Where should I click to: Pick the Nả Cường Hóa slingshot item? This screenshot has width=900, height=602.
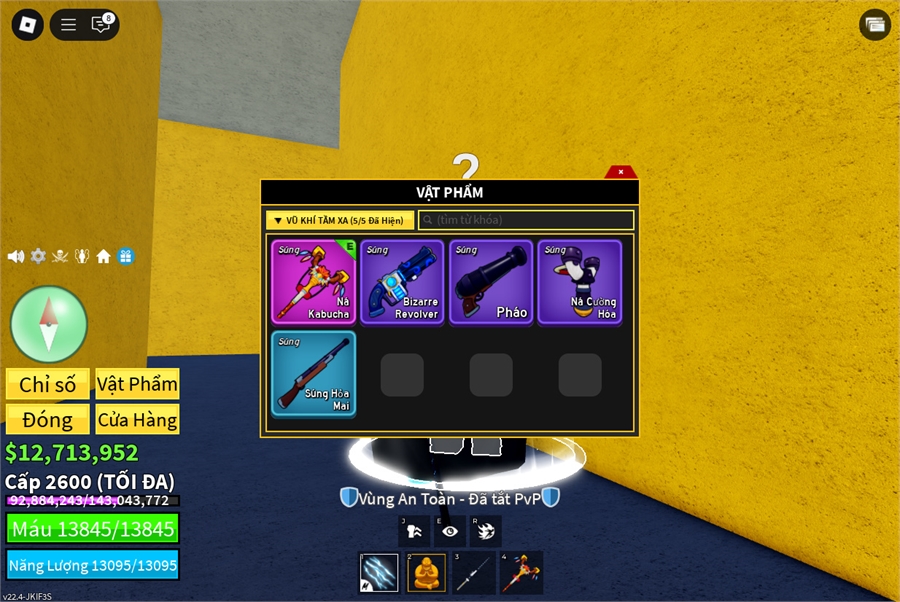click(x=580, y=282)
